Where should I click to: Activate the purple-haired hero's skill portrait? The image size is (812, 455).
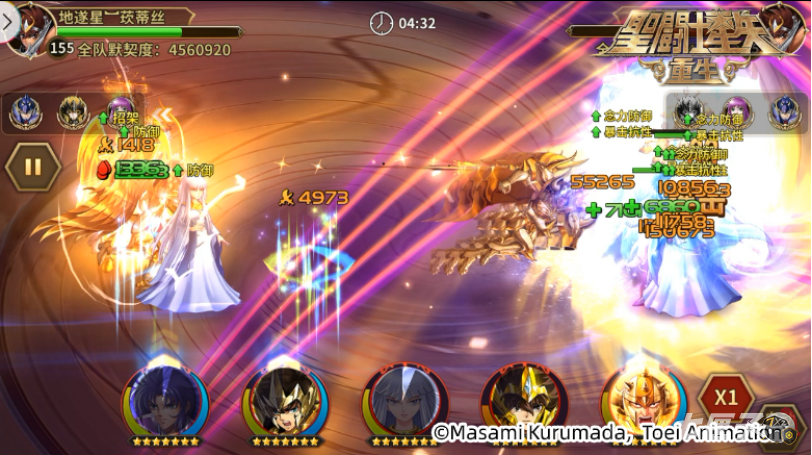pos(165,400)
